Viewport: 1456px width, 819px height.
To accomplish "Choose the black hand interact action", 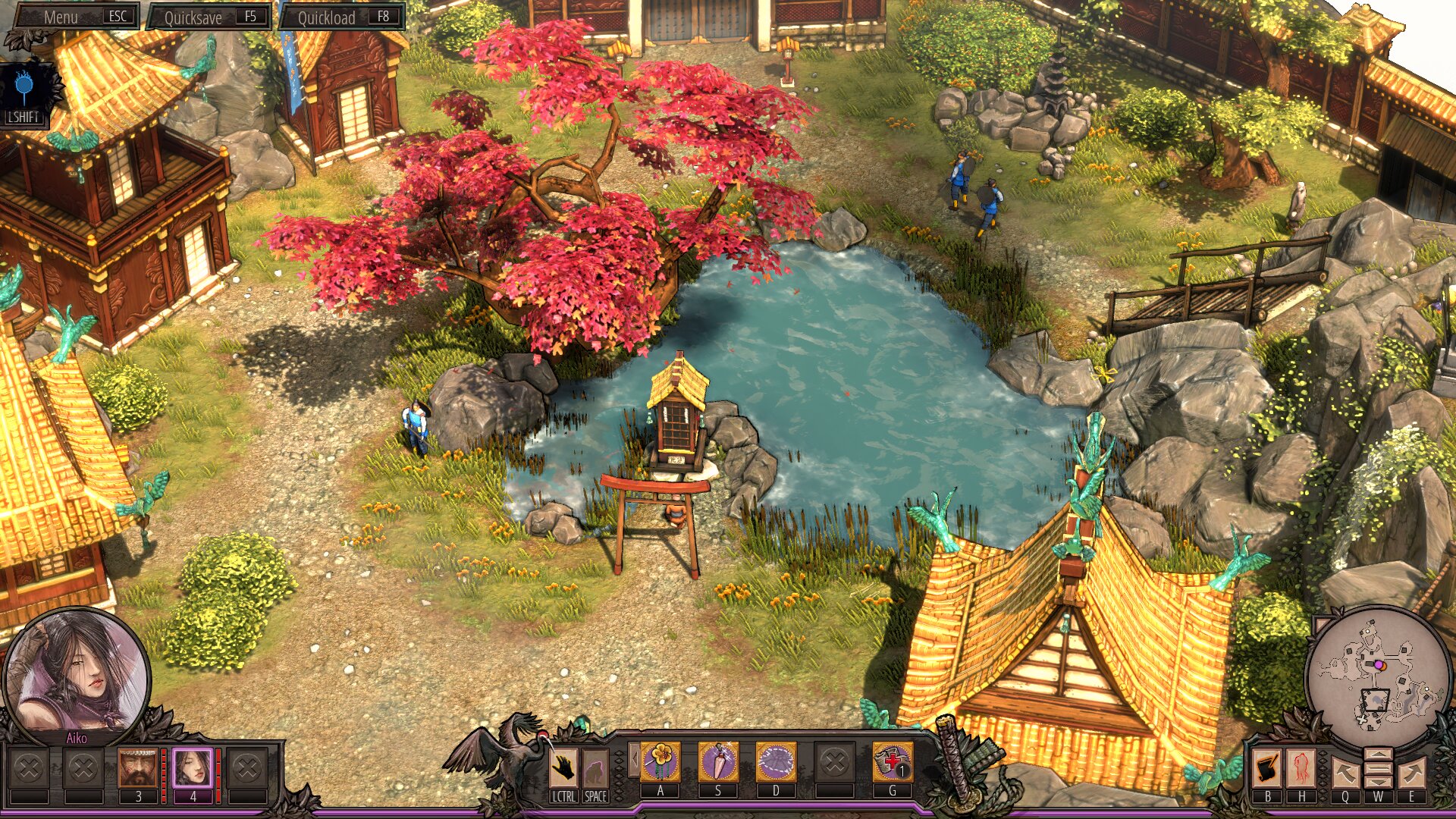I will (x=563, y=767).
